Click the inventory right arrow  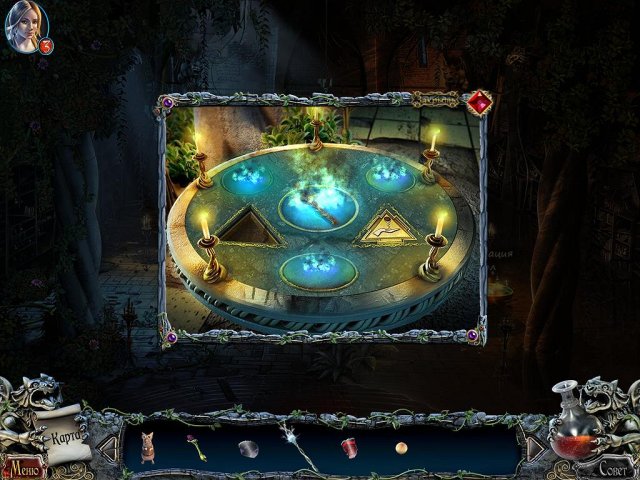point(534,448)
